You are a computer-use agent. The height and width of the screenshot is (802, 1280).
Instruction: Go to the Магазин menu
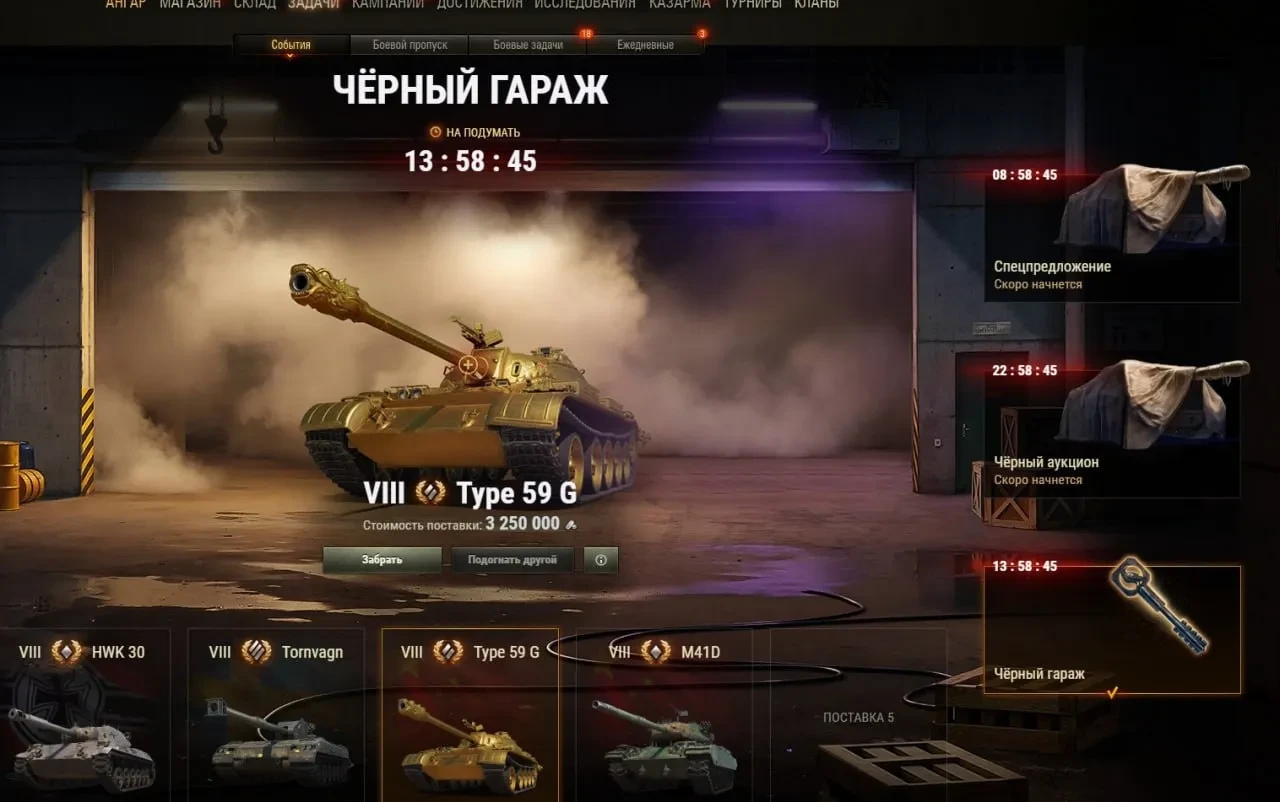pos(191,5)
